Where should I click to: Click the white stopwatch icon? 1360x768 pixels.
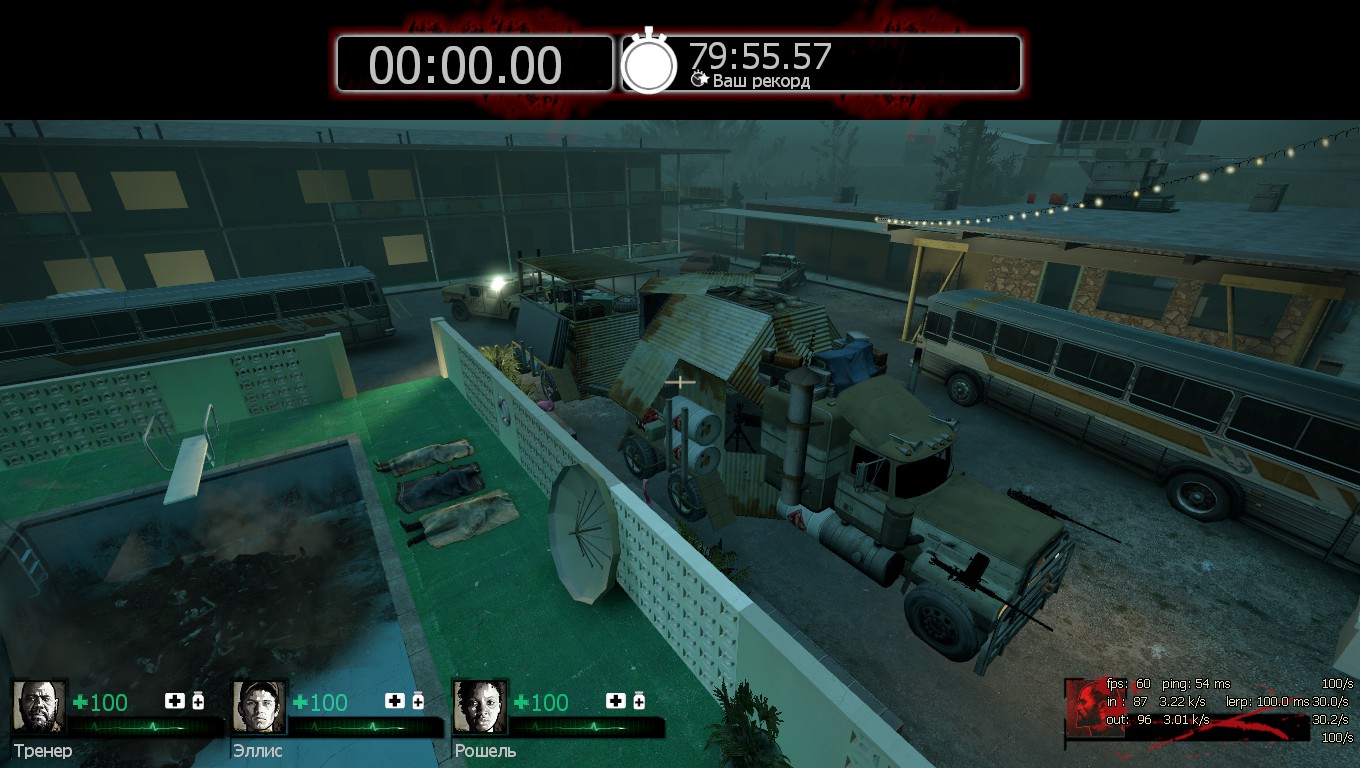650,63
